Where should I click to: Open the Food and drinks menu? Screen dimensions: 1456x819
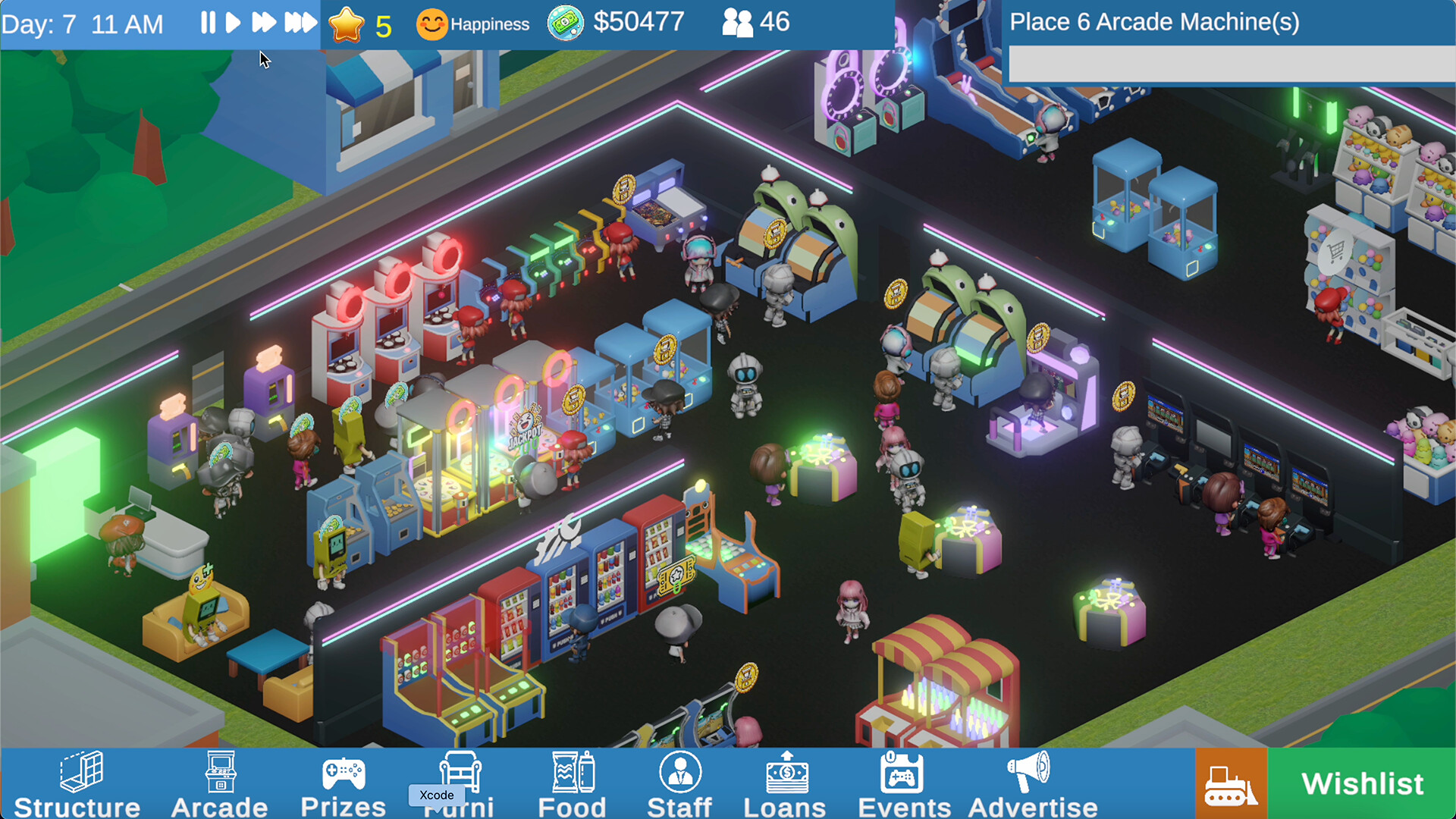click(x=573, y=781)
